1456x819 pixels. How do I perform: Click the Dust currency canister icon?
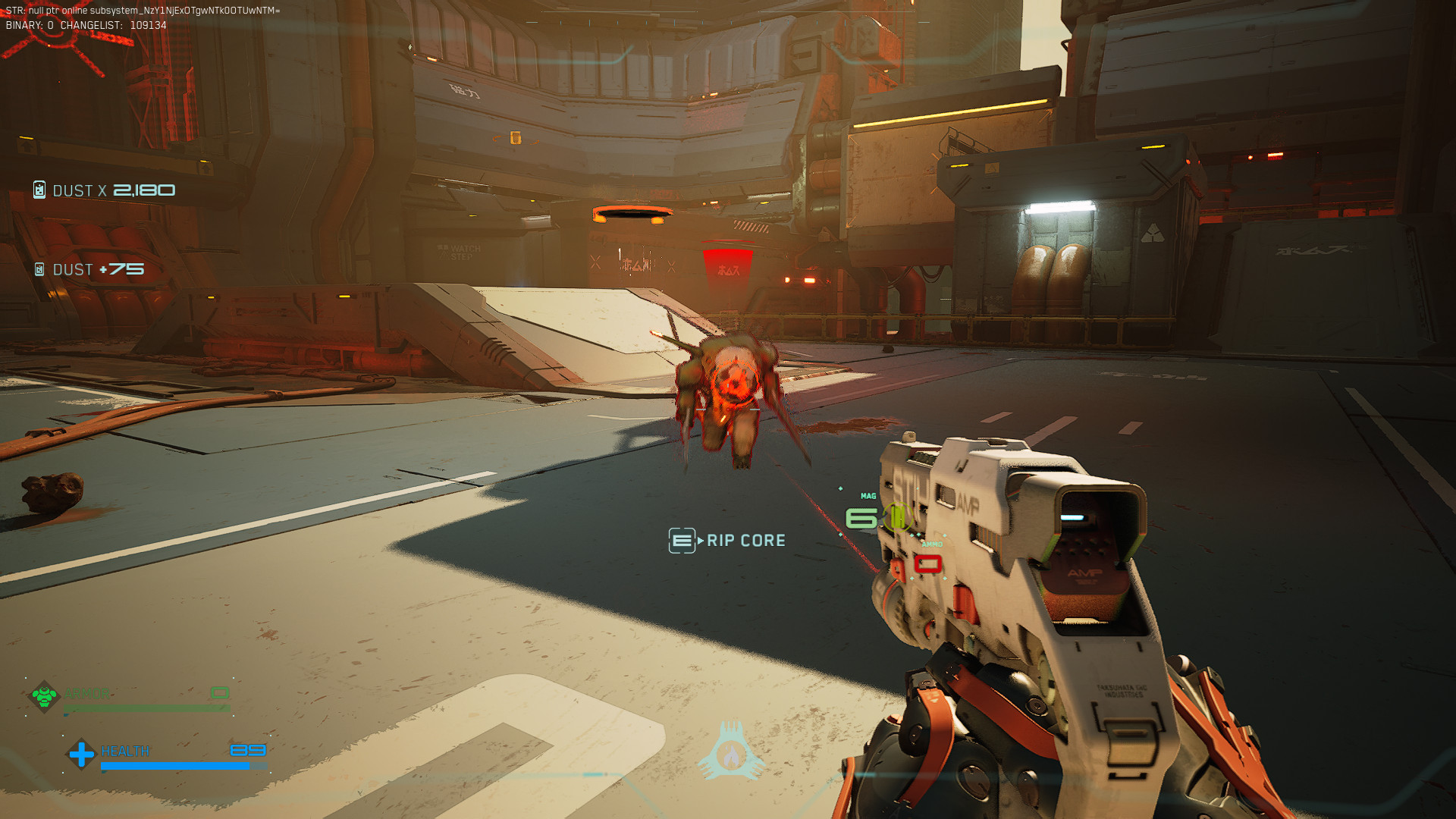coord(39,190)
